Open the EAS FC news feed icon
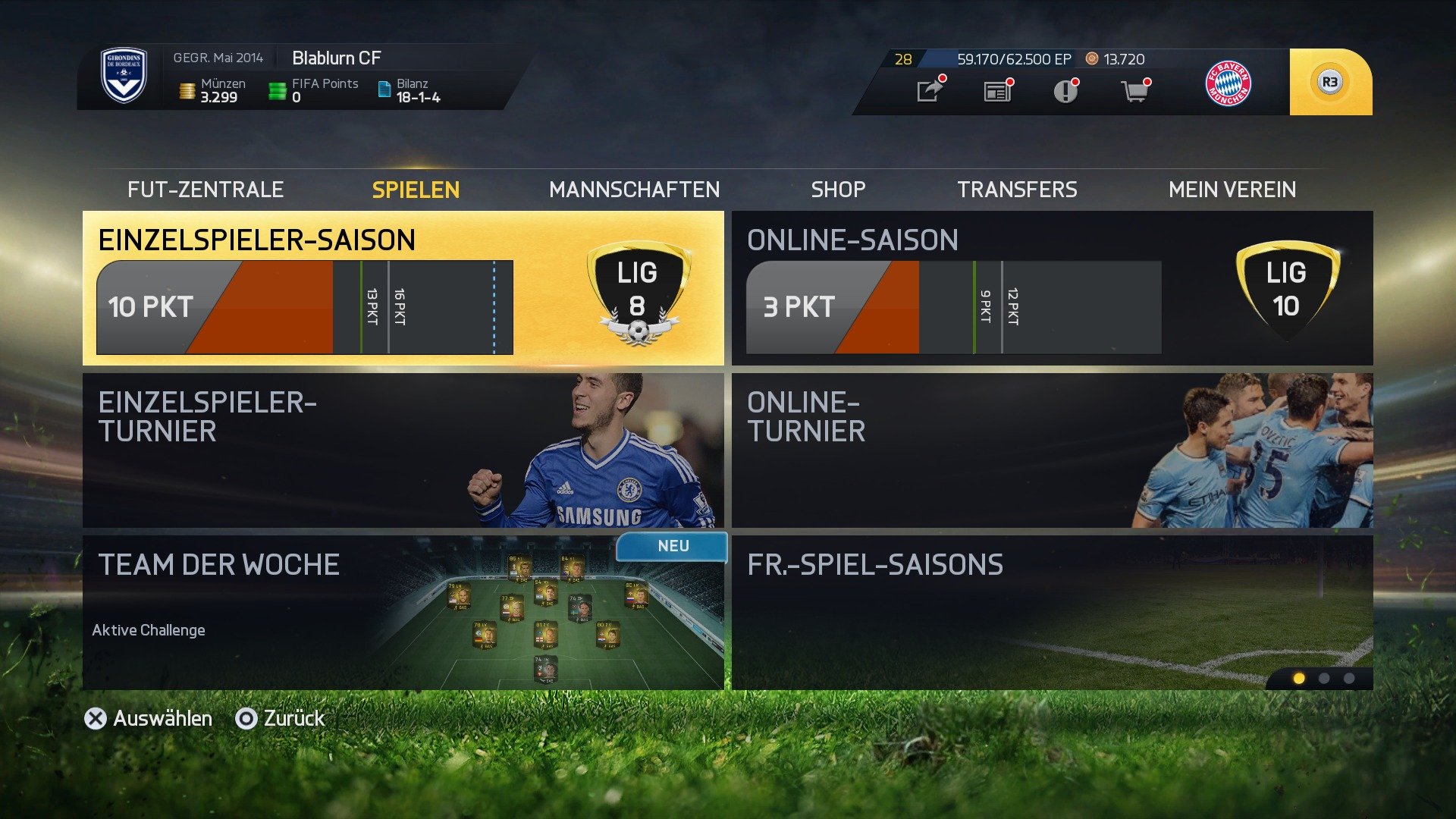Image resolution: width=1456 pixels, height=819 pixels. [x=996, y=90]
